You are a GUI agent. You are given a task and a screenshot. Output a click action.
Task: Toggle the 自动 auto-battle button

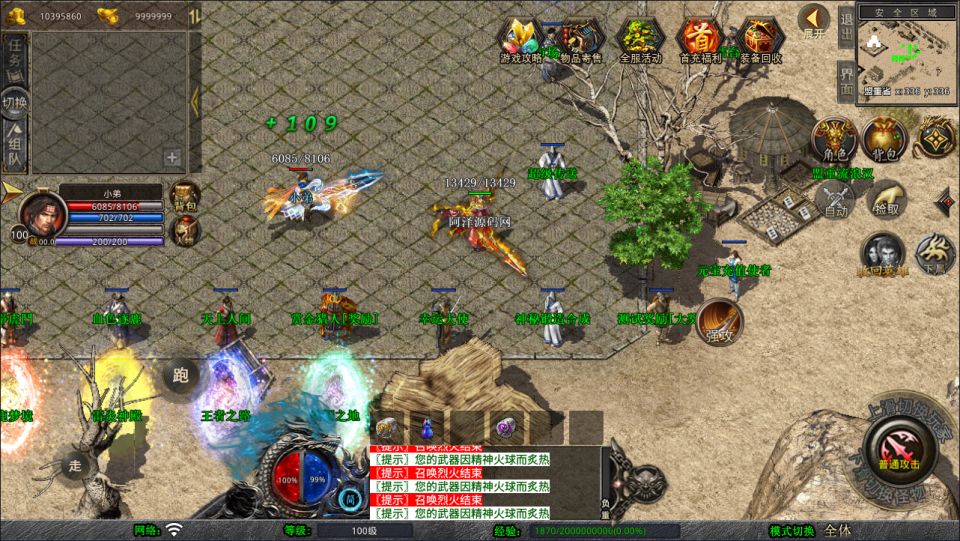pyautogui.click(x=836, y=198)
